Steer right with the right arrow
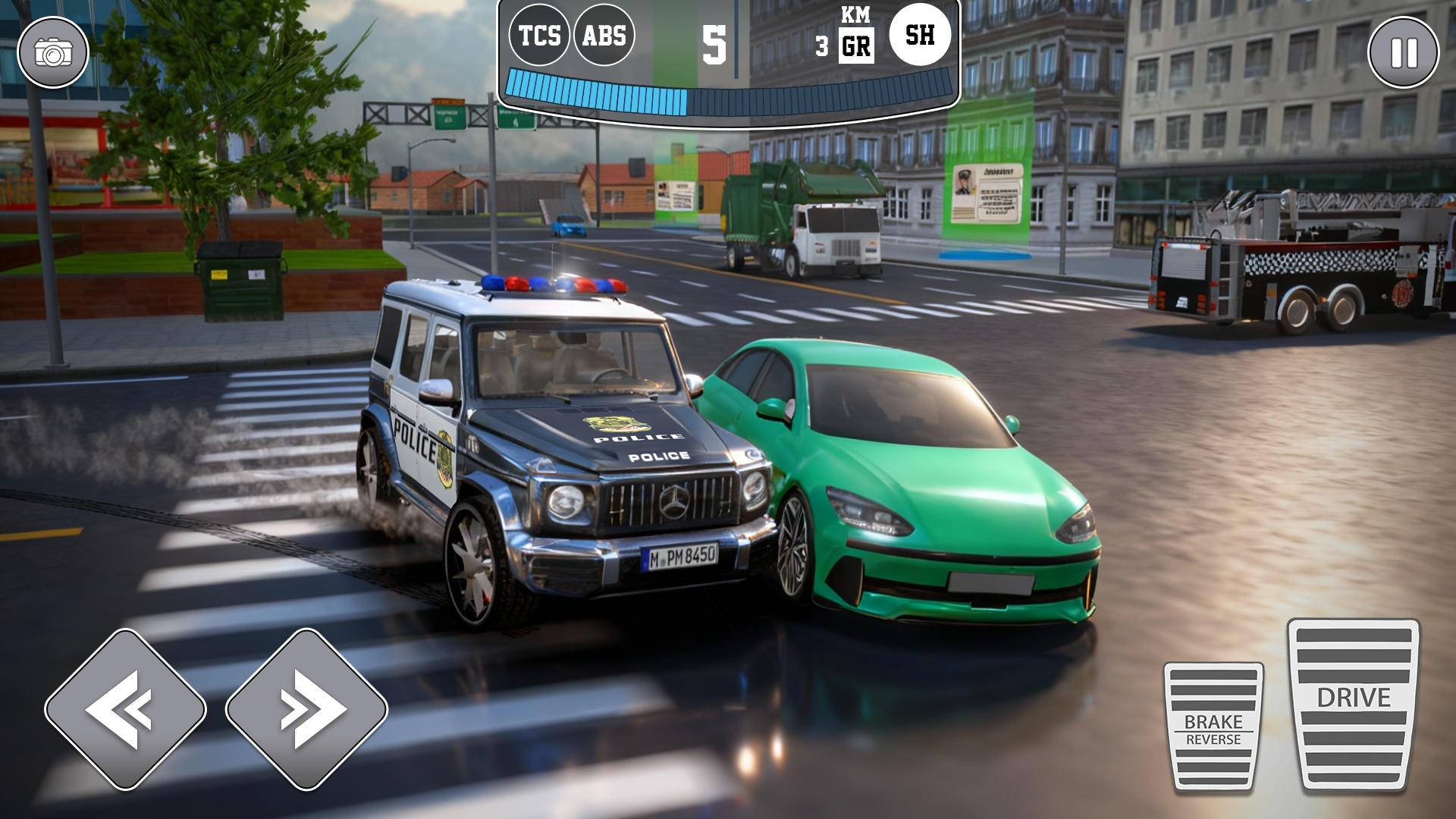 [x=307, y=709]
